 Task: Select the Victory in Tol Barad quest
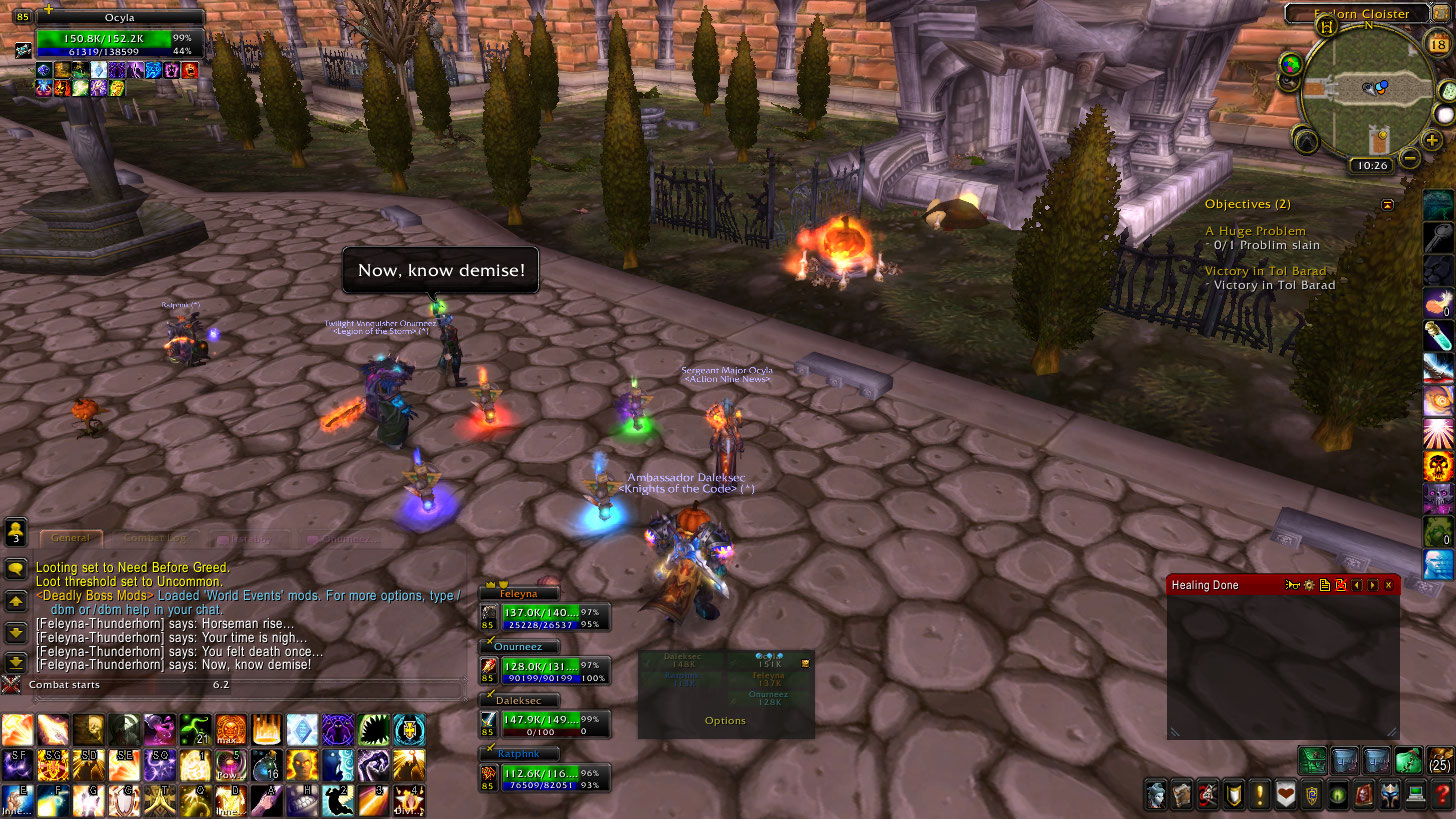[1265, 271]
